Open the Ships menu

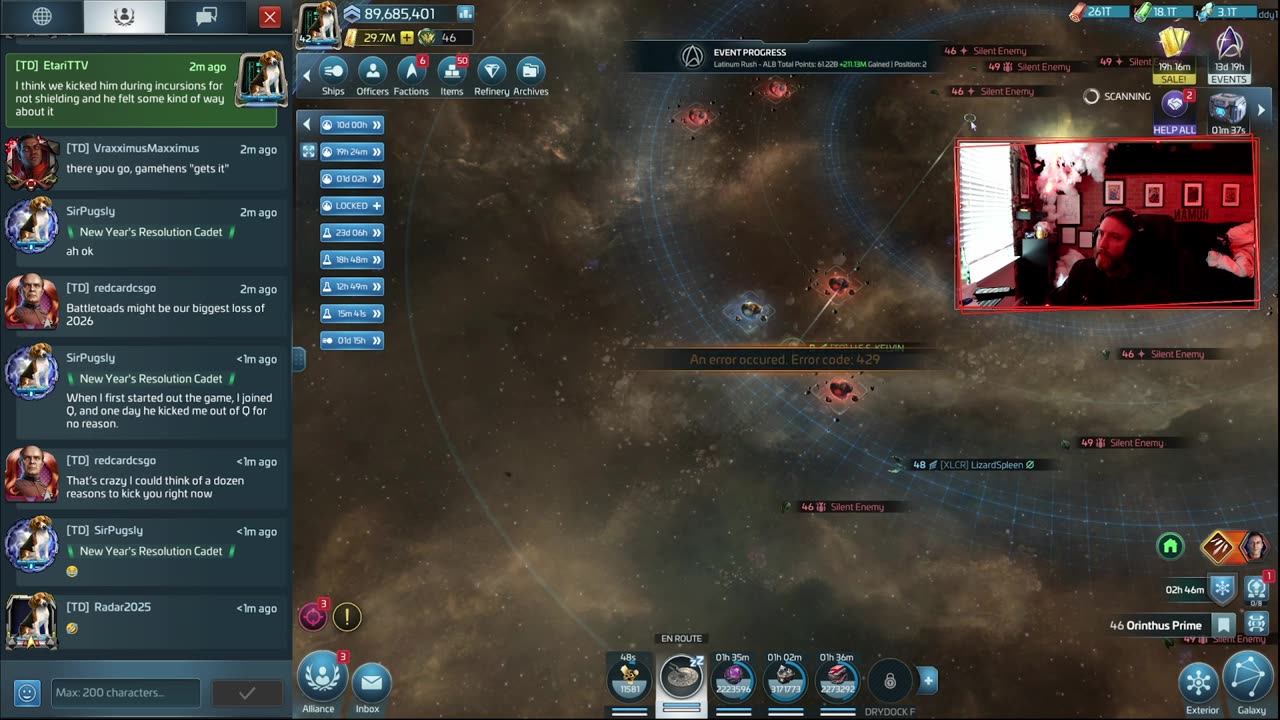[333, 75]
